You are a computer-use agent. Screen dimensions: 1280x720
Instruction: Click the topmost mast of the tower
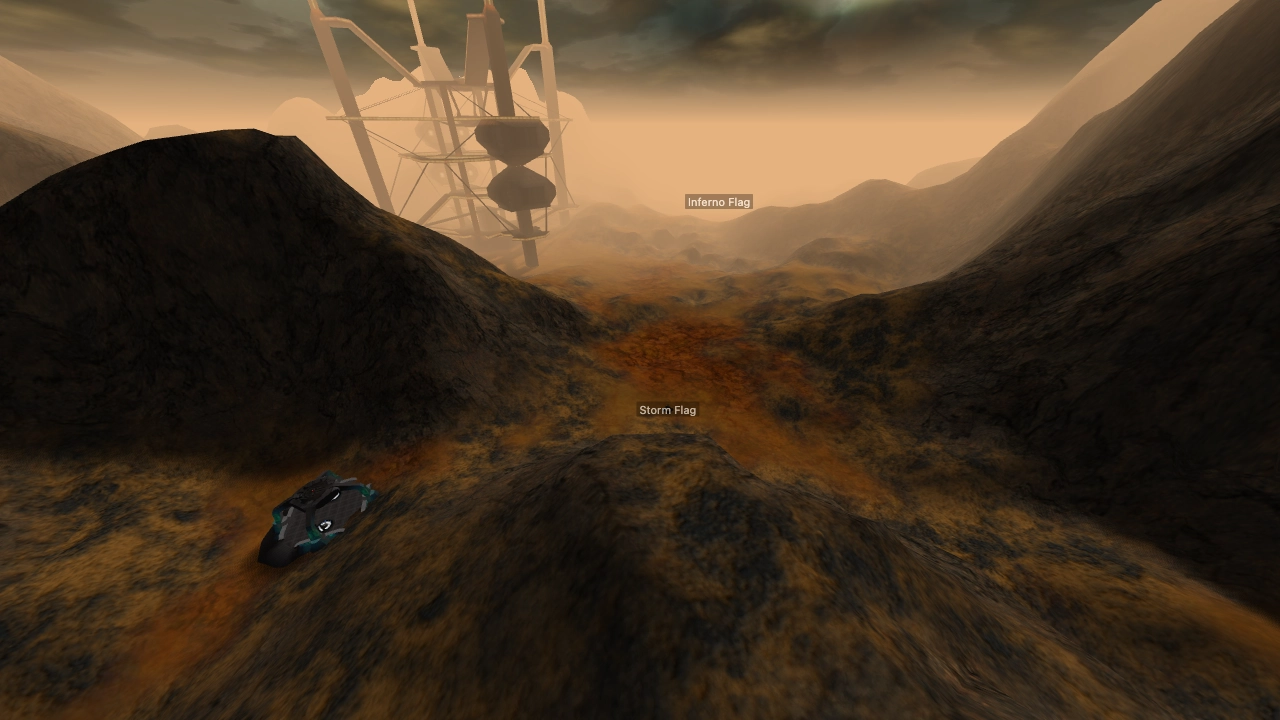[x=488, y=8]
